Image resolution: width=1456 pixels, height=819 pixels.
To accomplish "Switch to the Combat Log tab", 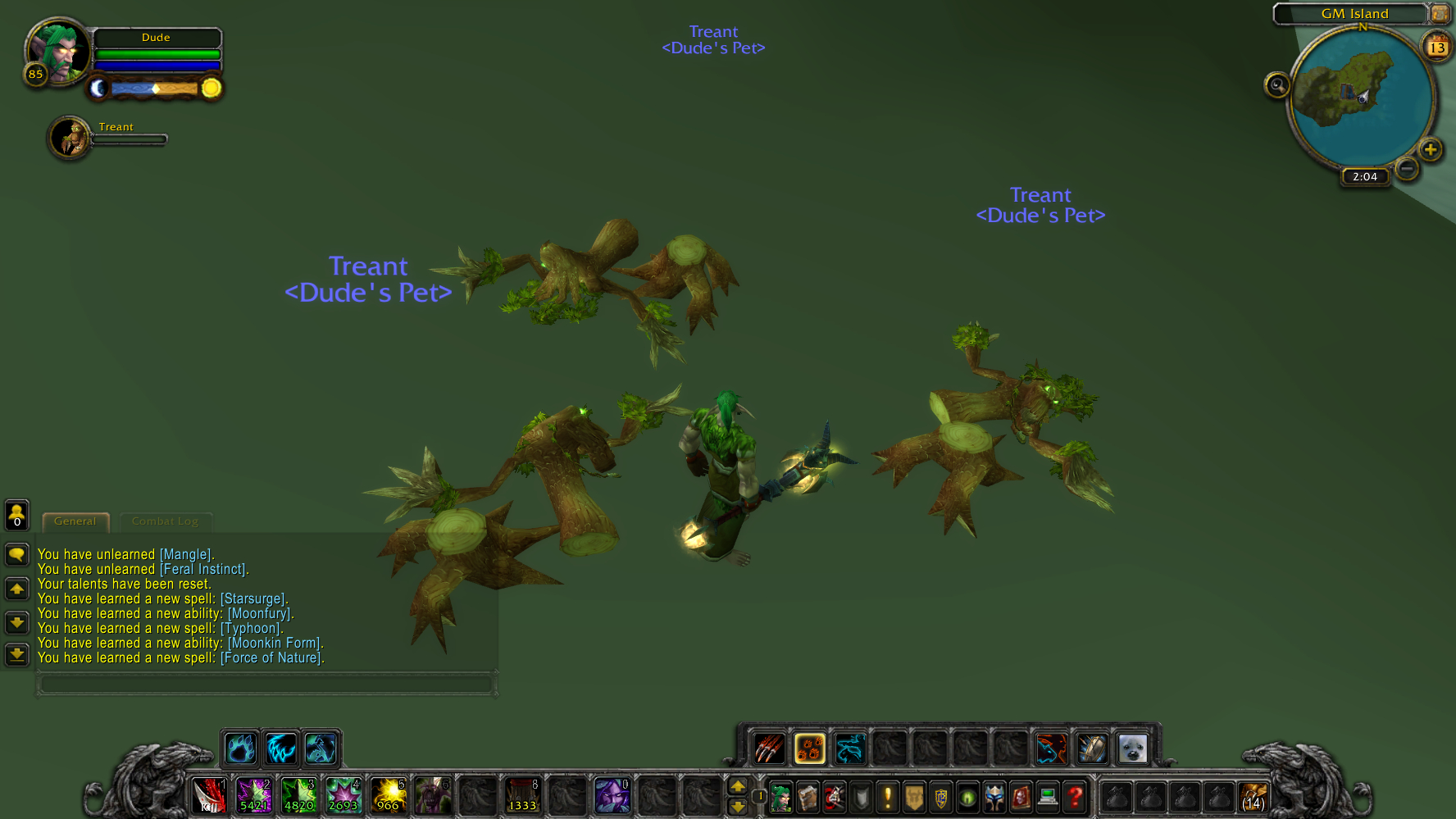I will [x=166, y=521].
